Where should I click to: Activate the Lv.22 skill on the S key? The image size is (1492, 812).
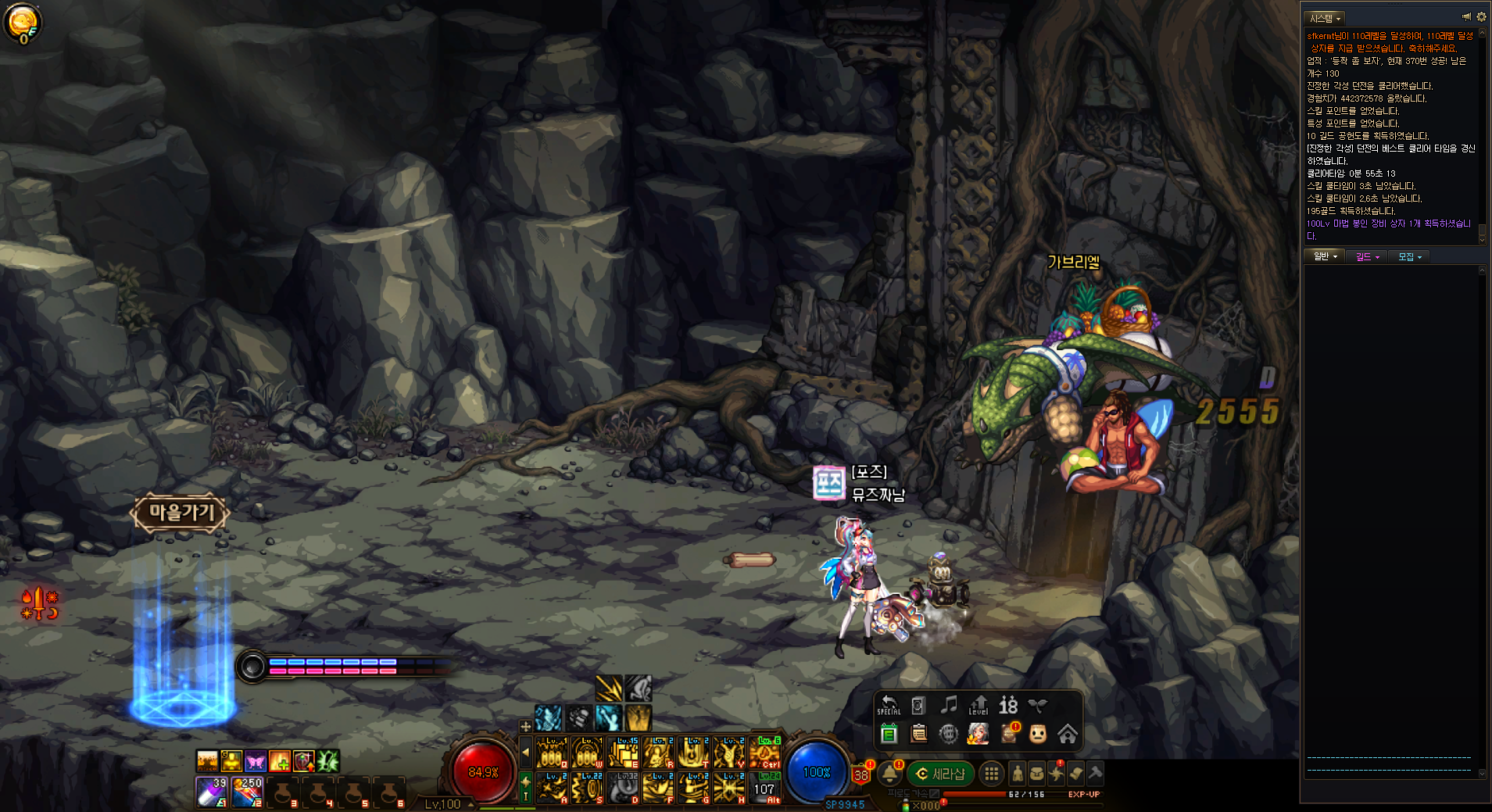[x=588, y=788]
